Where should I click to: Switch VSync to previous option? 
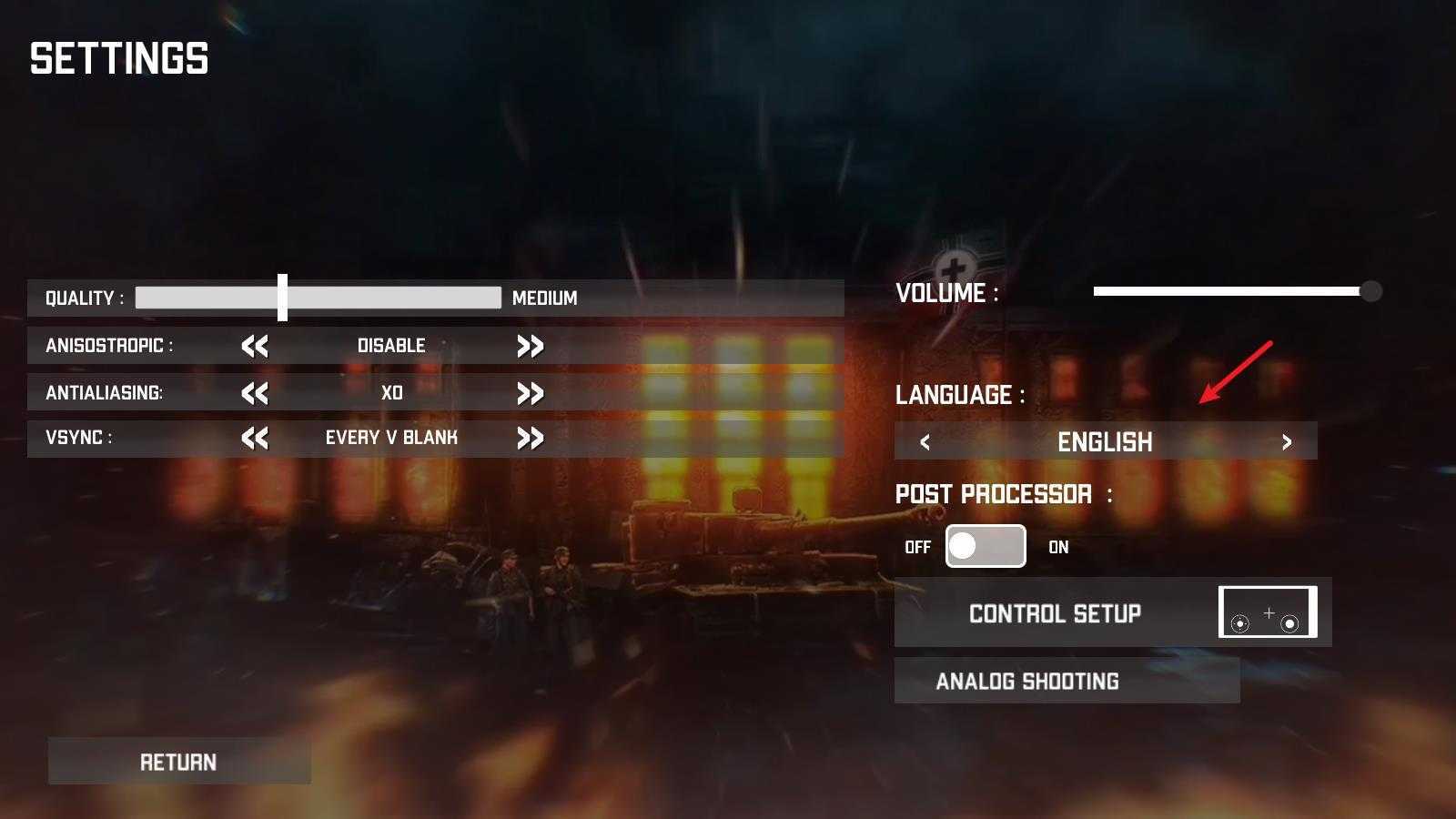(255, 438)
